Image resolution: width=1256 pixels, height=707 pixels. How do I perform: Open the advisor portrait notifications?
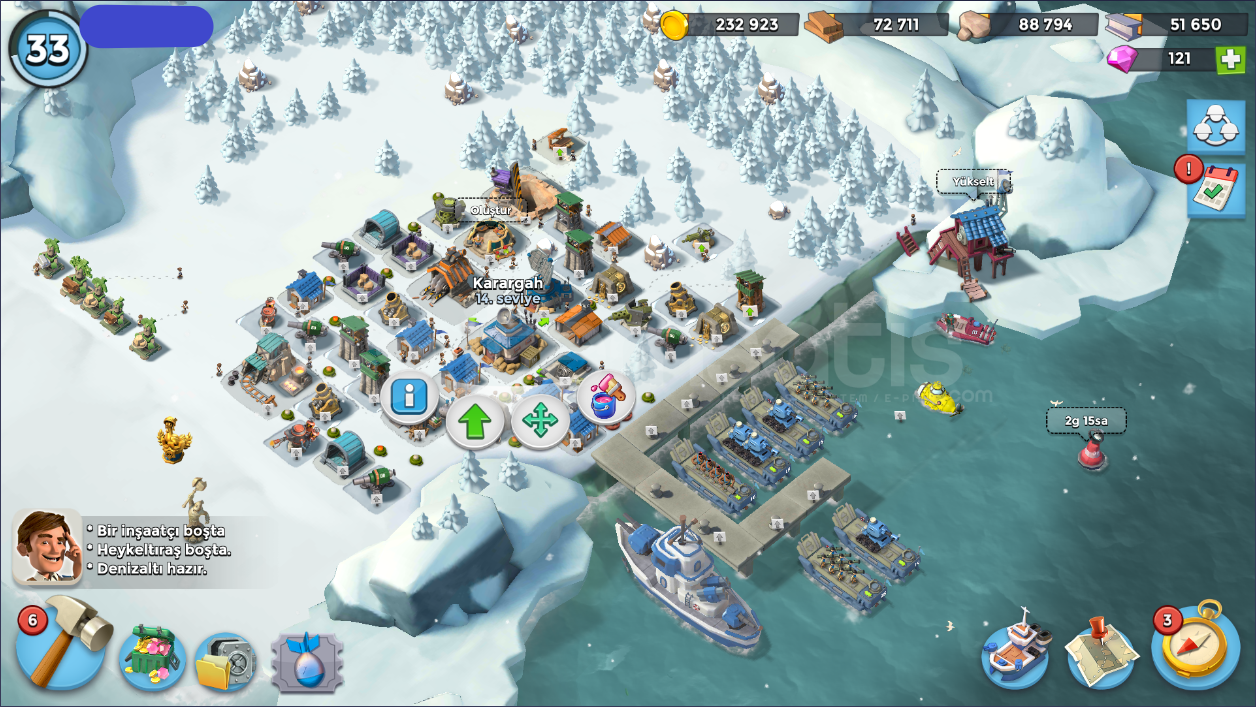click(47, 547)
